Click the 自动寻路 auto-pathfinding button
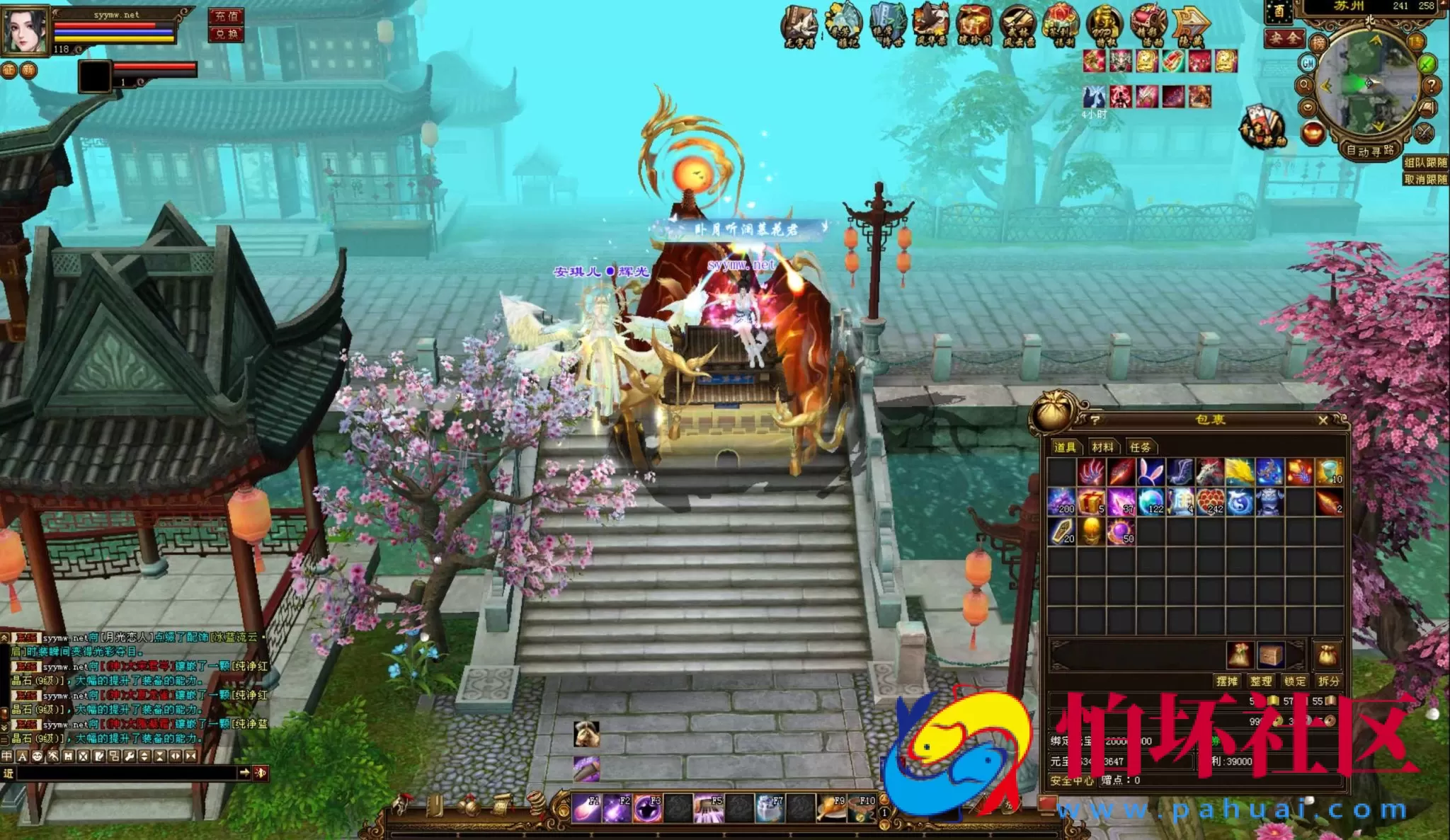This screenshot has height=840, width=1450. click(1371, 150)
